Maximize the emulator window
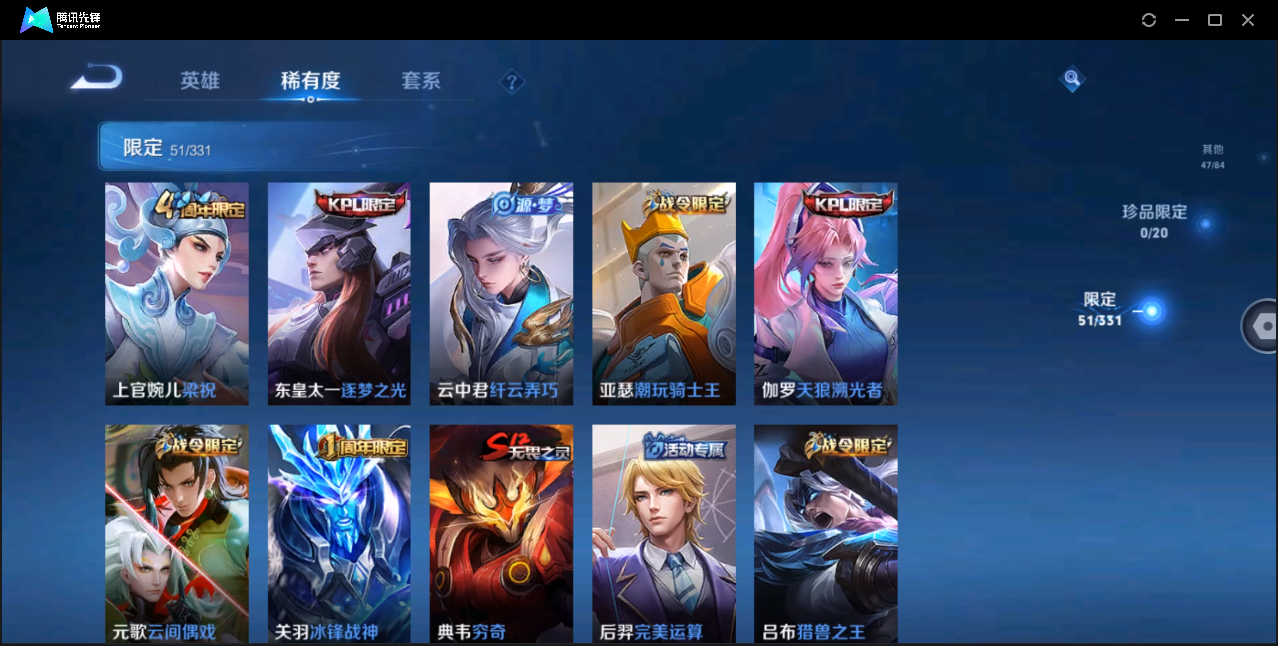 [x=1215, y=20]
